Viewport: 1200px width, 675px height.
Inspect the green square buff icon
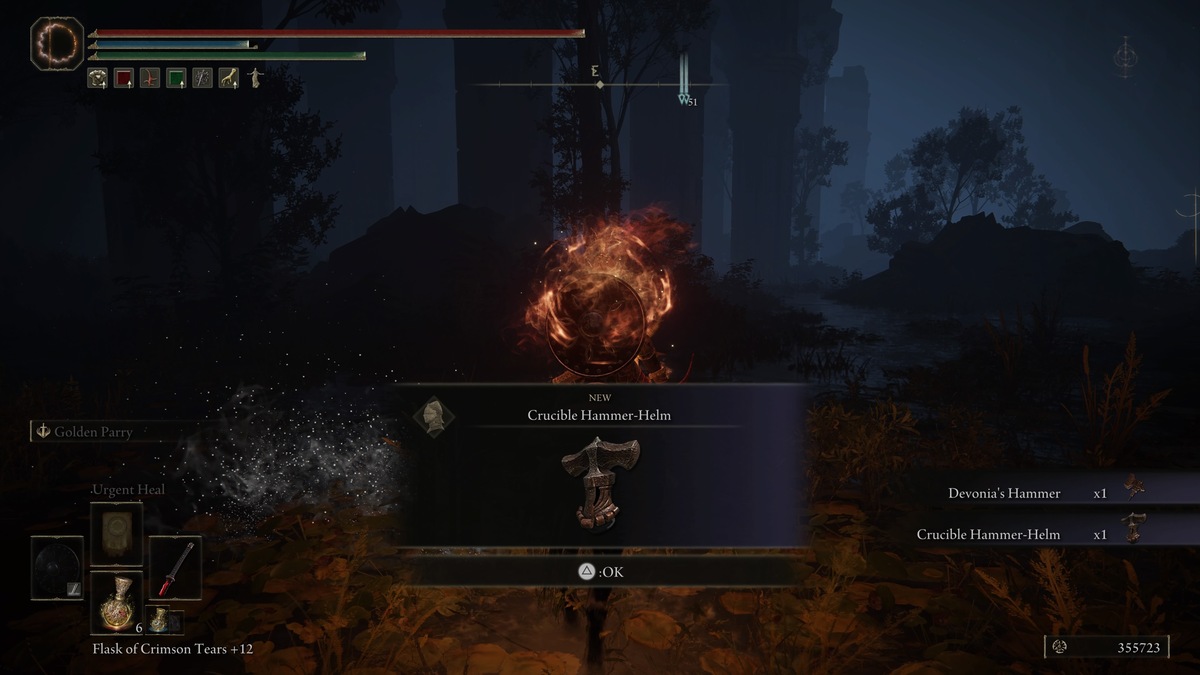176,78
